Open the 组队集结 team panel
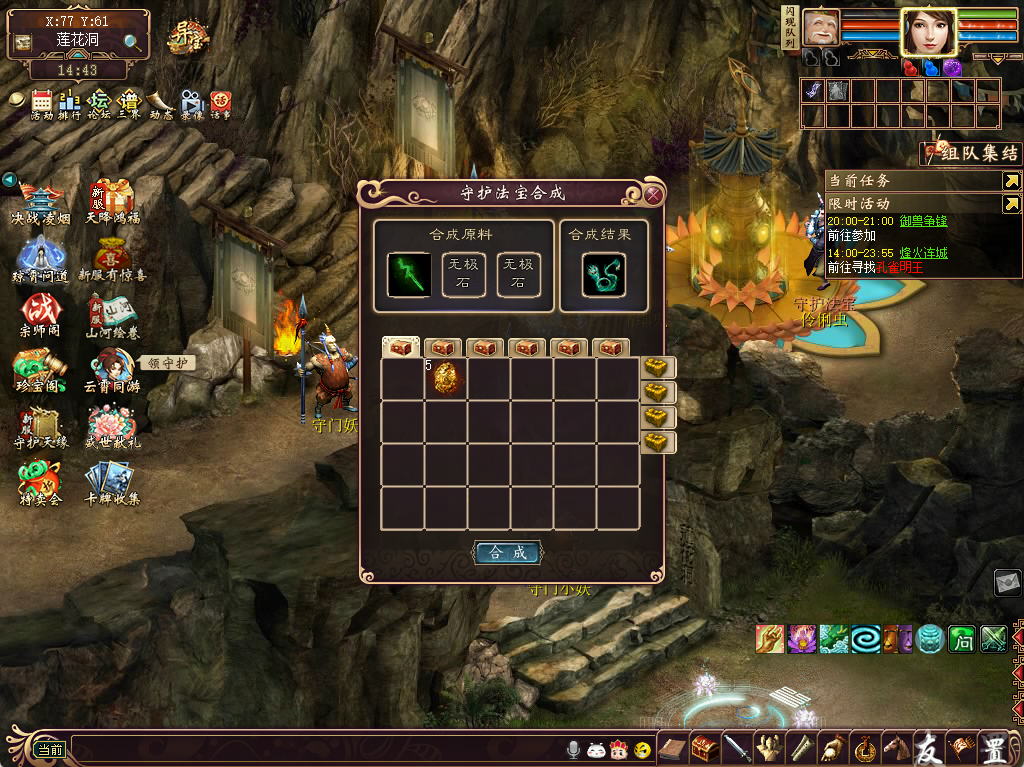 click(x=970, y=153)
